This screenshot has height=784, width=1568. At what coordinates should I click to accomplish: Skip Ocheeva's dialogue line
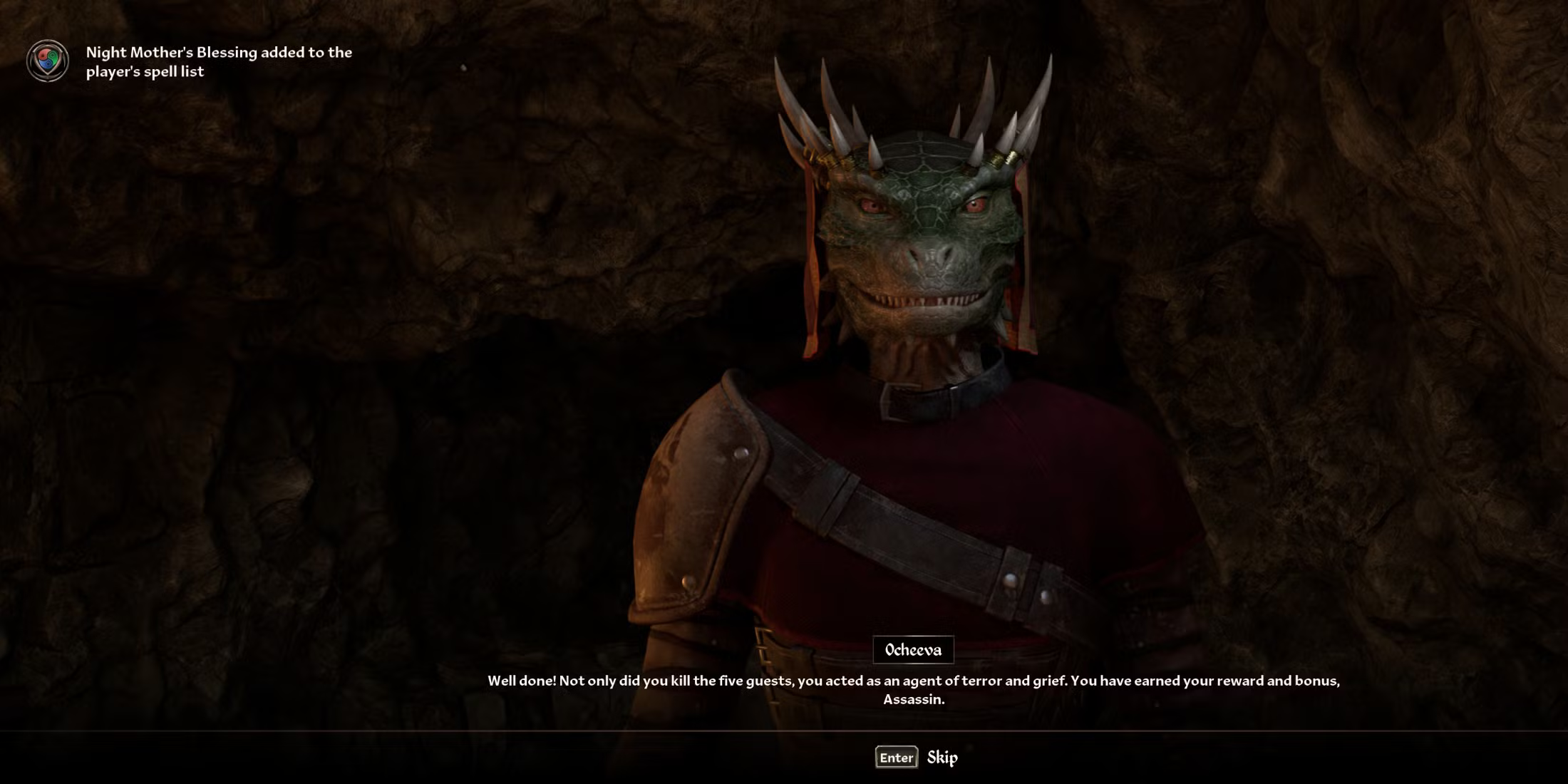coord(917,757)
